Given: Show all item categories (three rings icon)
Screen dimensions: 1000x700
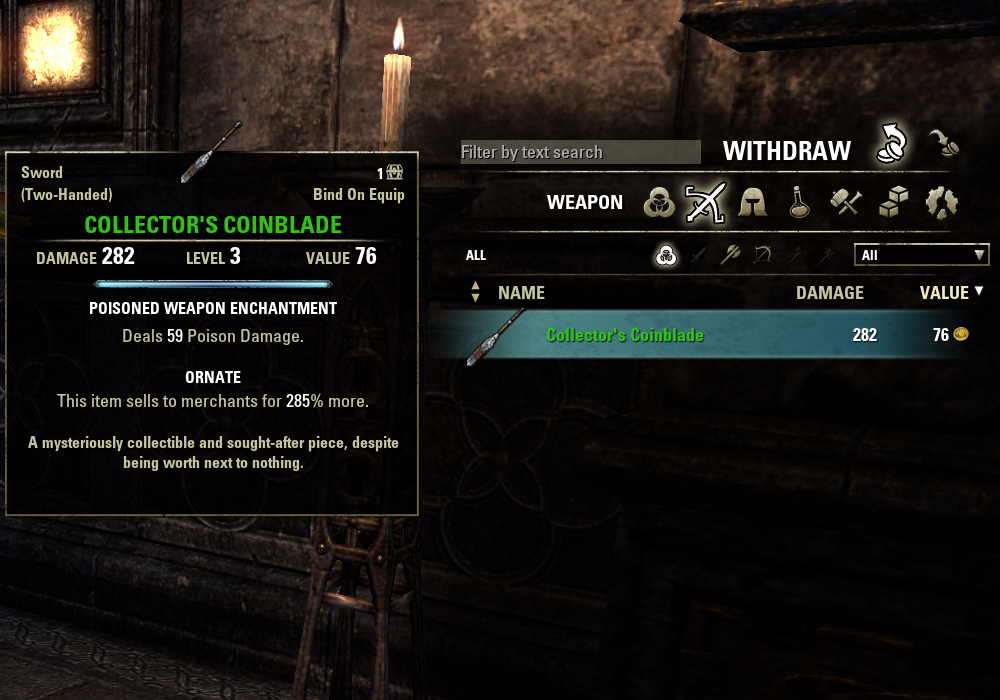Looking at the screenshot, I should pos(659,203).
